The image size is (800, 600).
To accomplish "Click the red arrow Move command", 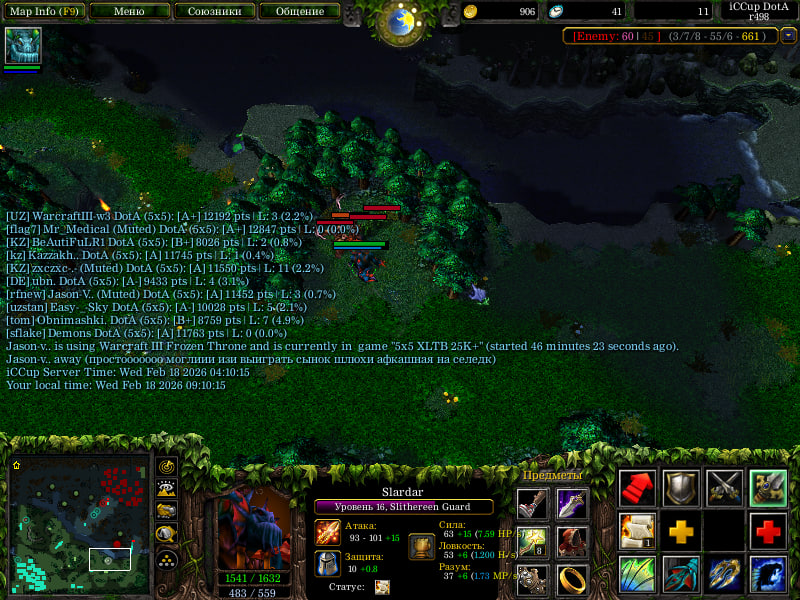I will (637, 488).
